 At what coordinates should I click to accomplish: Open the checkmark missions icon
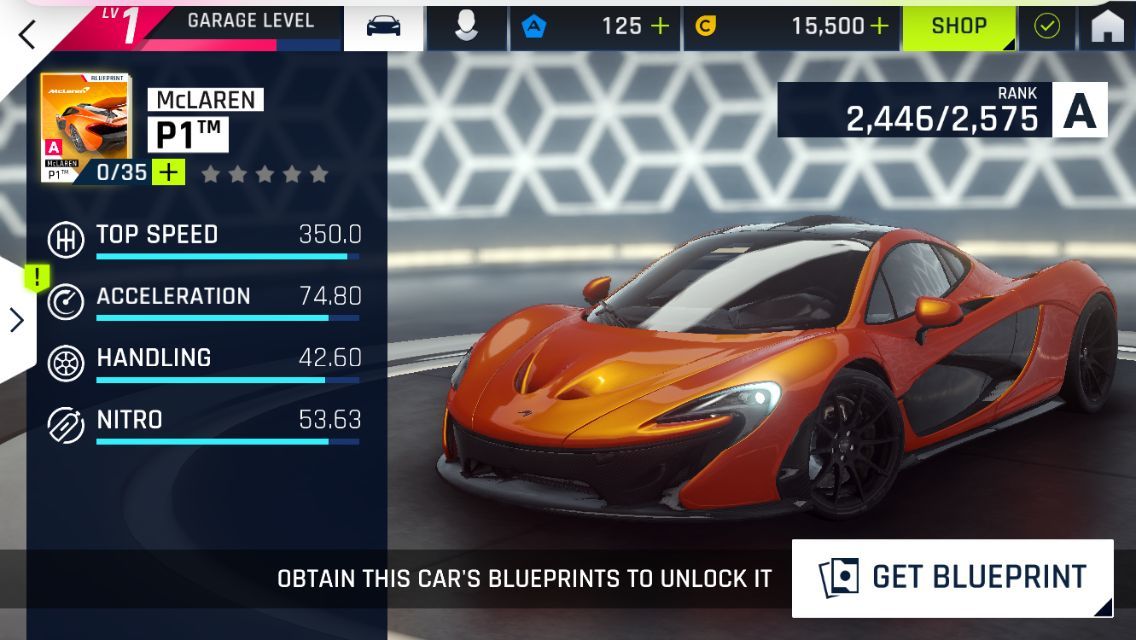coord(1047,27)
